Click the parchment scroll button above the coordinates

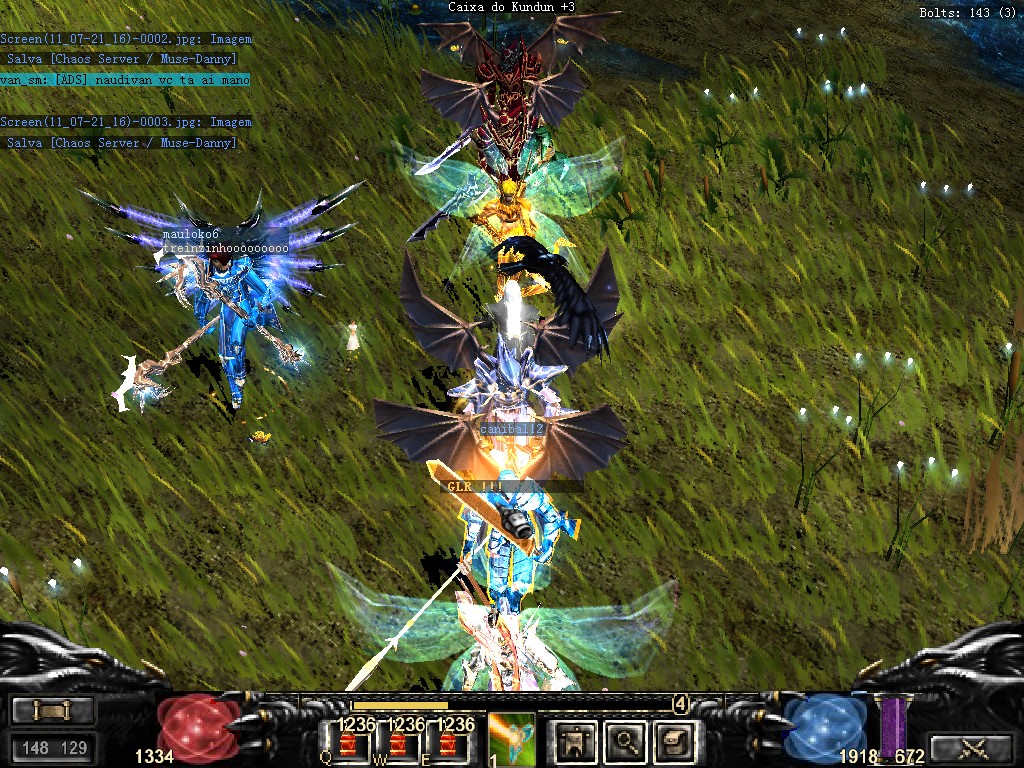point(52,711)
